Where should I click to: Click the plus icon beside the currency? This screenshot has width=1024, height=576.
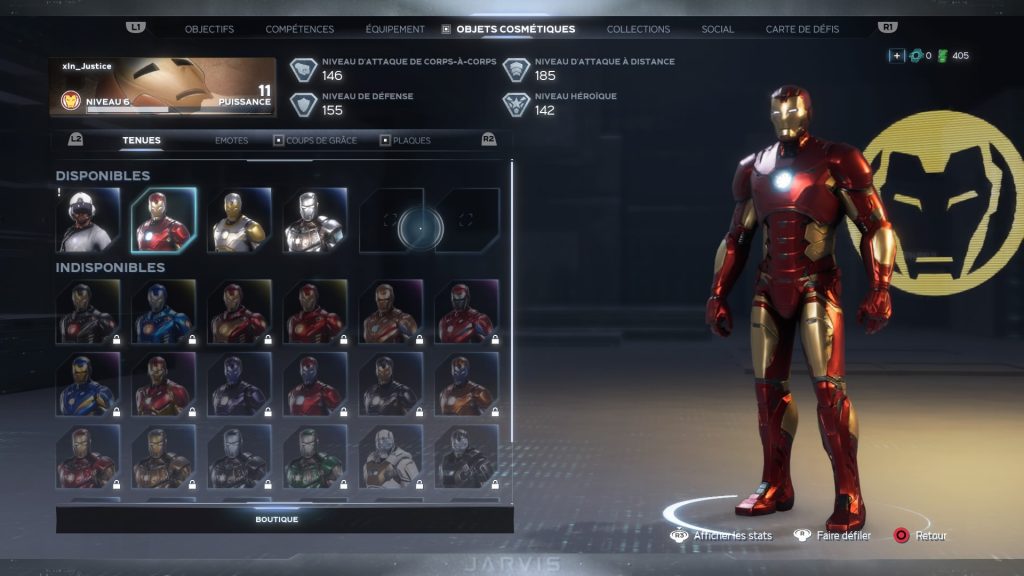(896, 55)
